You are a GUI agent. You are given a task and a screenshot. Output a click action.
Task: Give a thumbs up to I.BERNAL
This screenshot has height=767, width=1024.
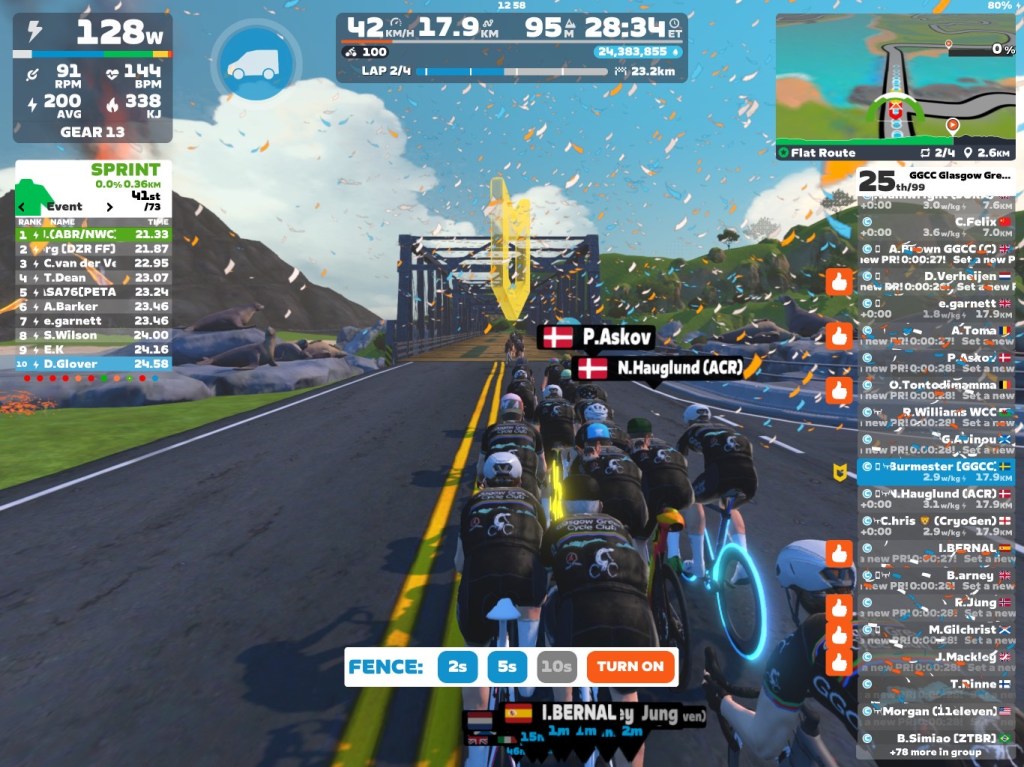(x=838, y=553)
